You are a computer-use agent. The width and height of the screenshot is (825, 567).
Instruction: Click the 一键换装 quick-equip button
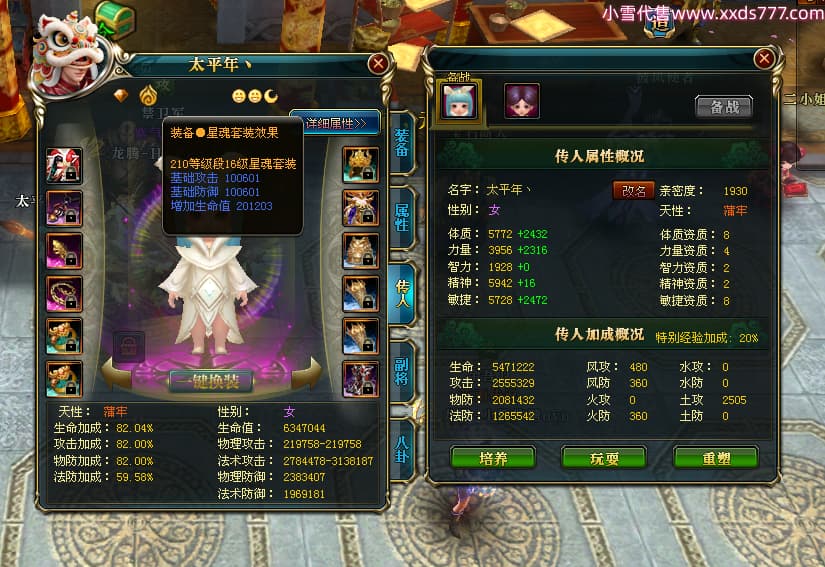[x=209, y=381]
